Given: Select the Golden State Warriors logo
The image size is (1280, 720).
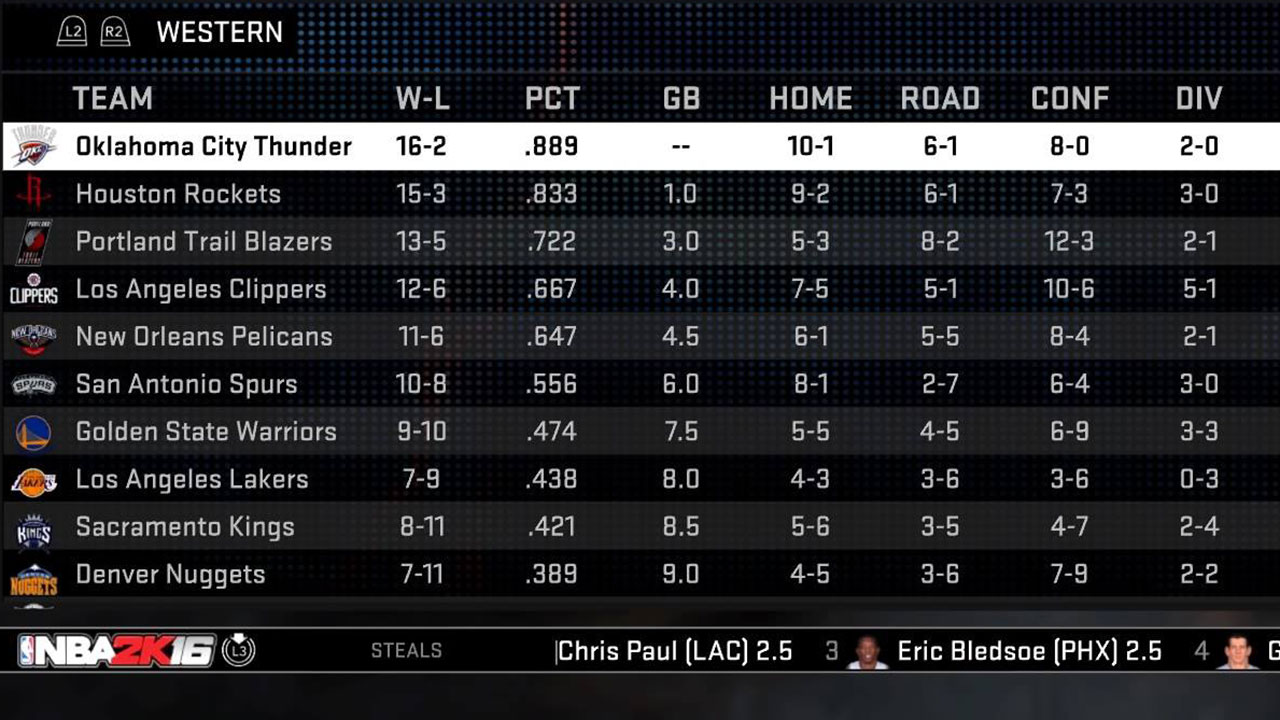Looking at the screenshot, I should [x=34, y=431].
